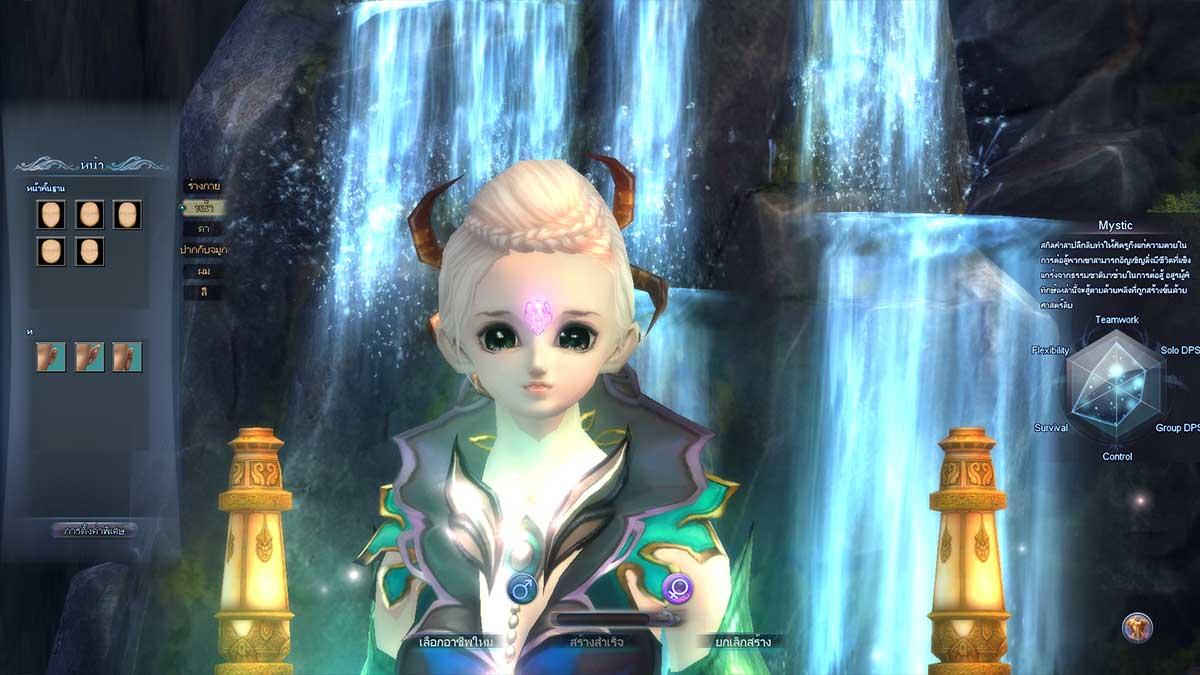The height and width of the screenshot is (675, 1200).
Task: Choose the สี color tab
Action: (x=203, y=292)
